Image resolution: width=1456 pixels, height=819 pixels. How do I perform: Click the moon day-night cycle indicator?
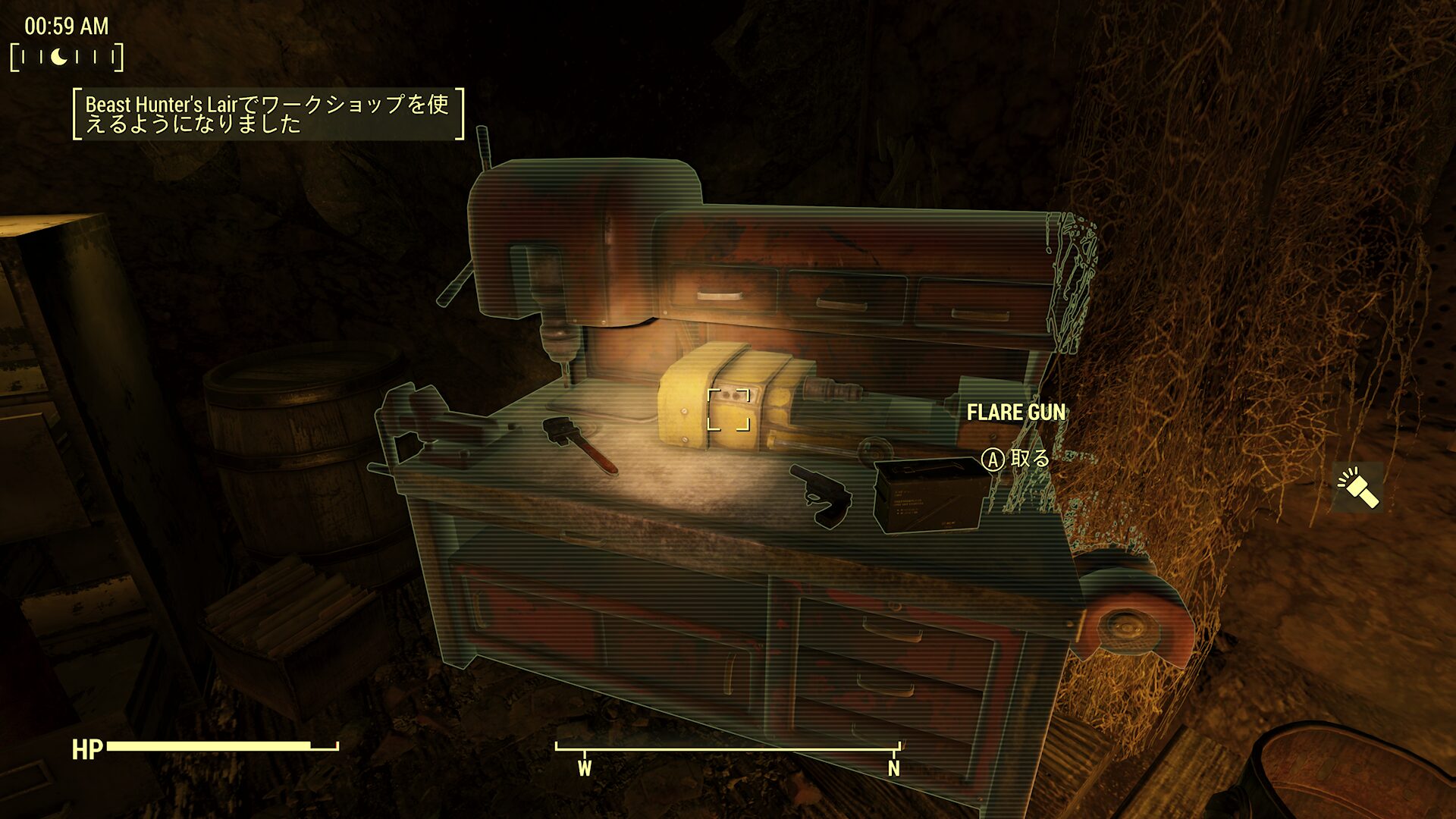click(x=59, y=57)
